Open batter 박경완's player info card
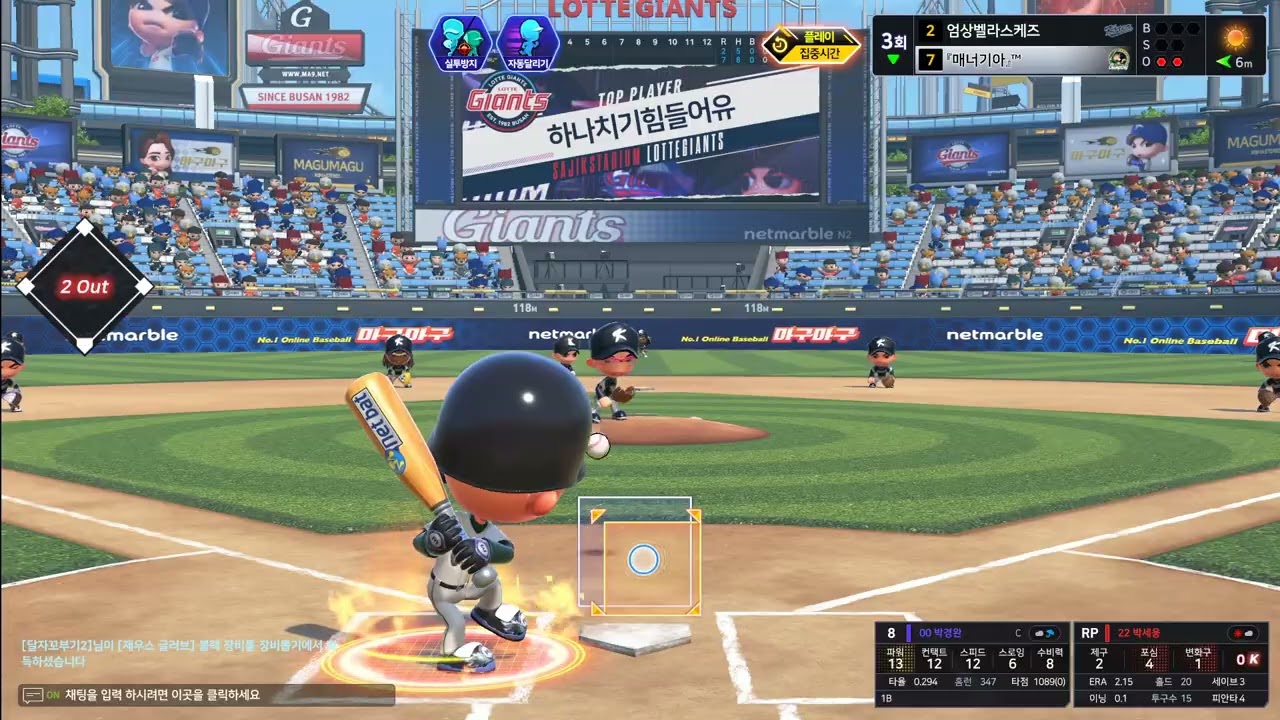The height and width of the screenshot is (720, 1280). click(970, 664)
